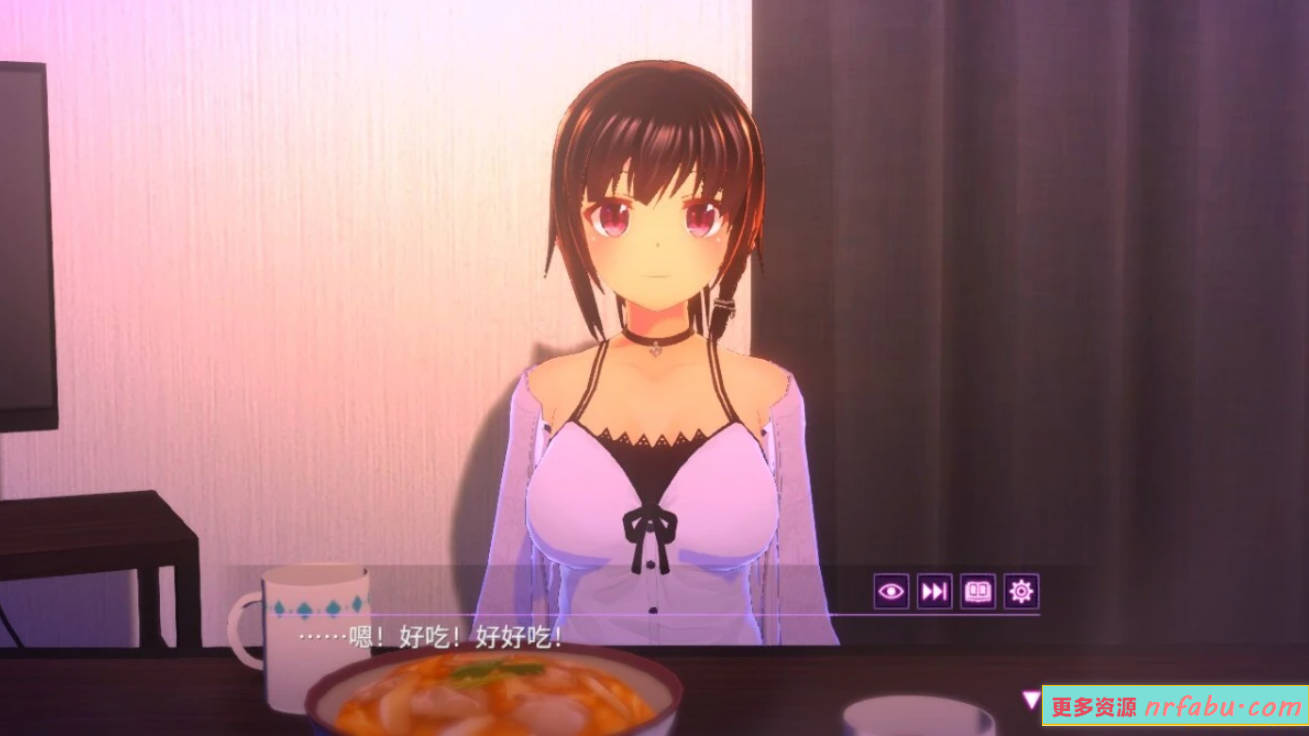Toggle skip playback with the fast-forward control
This screenshot has width=1309, height=736.
[935, 592]
